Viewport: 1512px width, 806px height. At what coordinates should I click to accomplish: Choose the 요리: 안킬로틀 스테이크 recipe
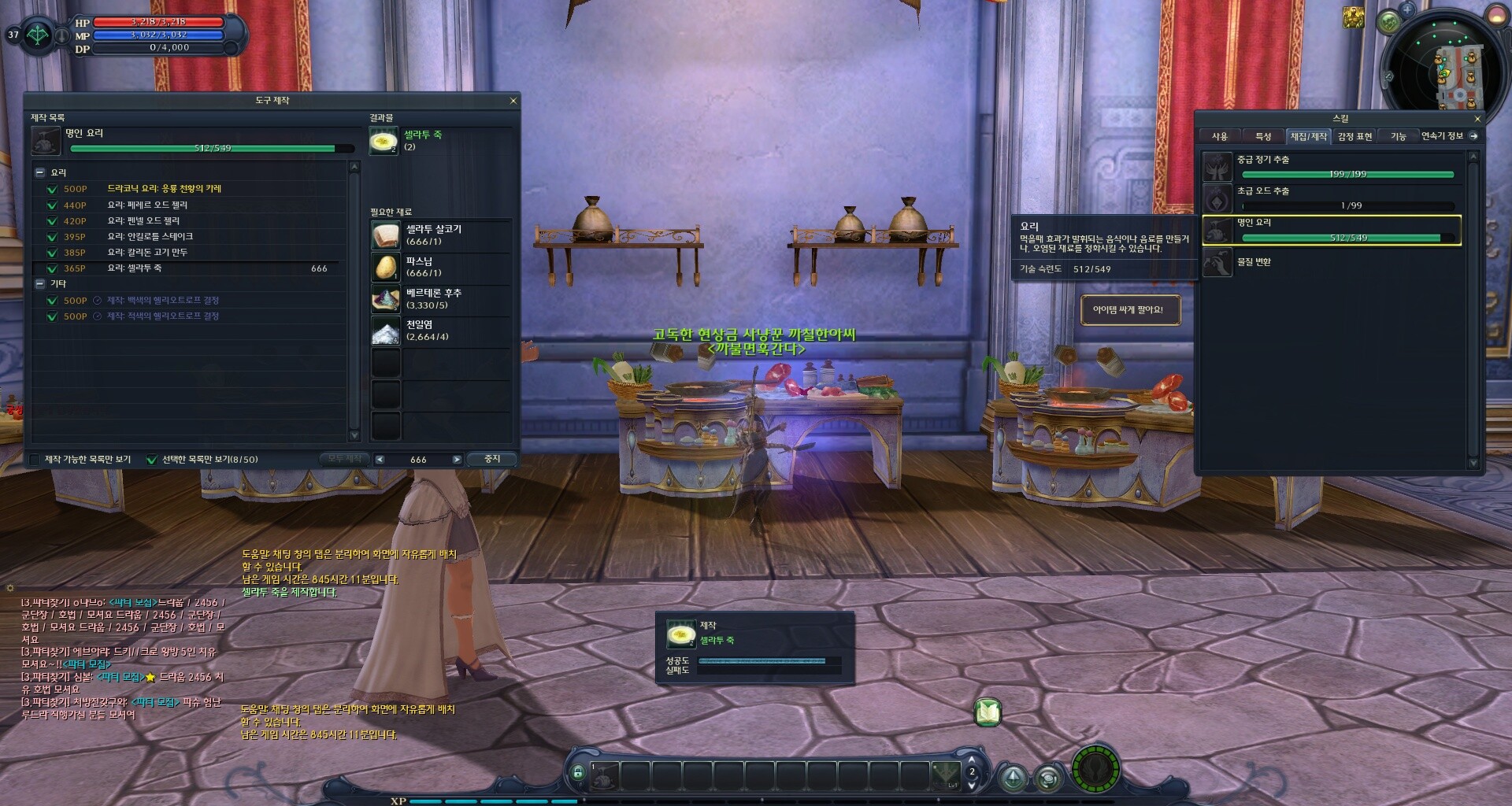[150, 236]
